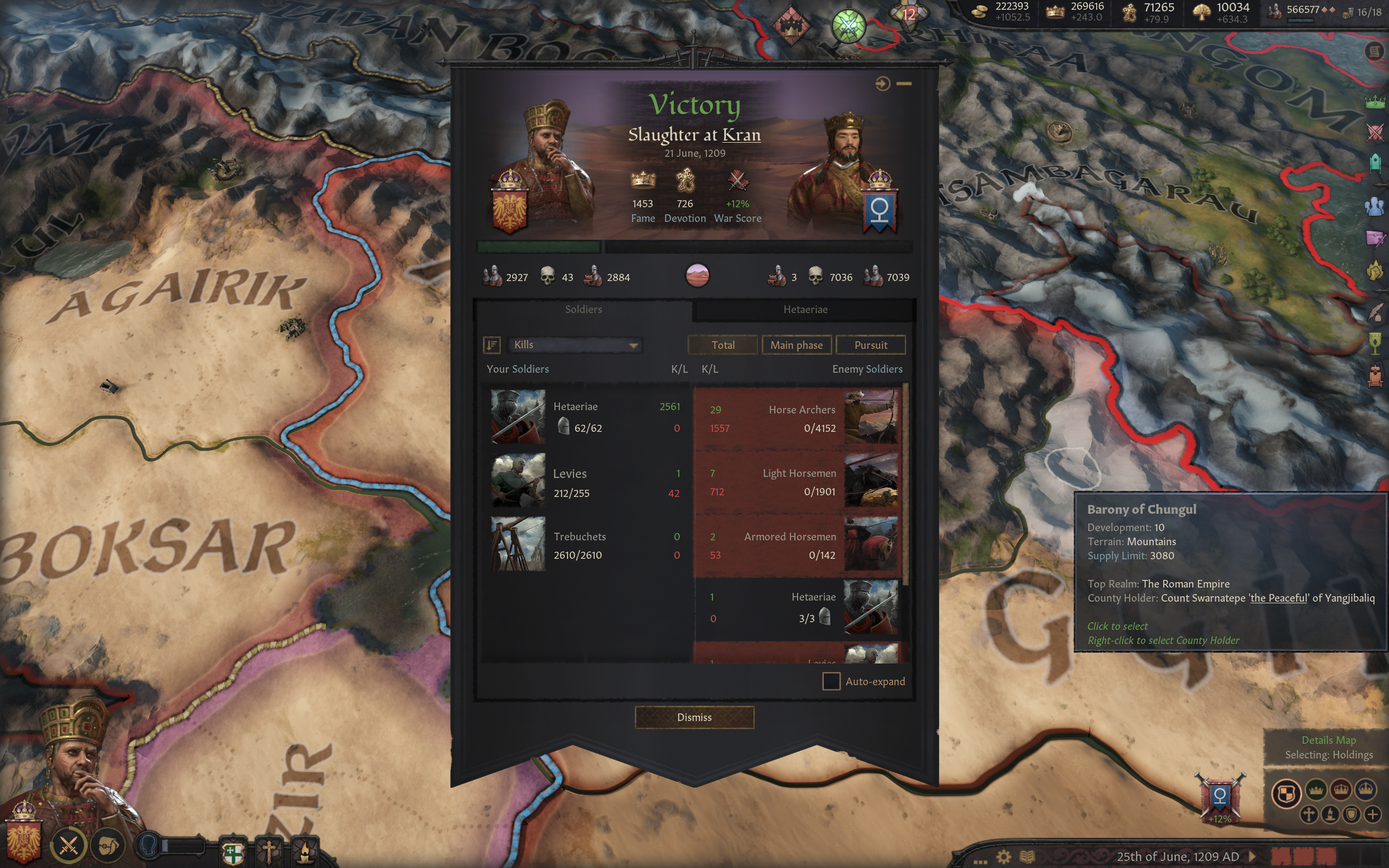
Task: Switch to the Hetaeriae tab
Action: coord(805,309)
